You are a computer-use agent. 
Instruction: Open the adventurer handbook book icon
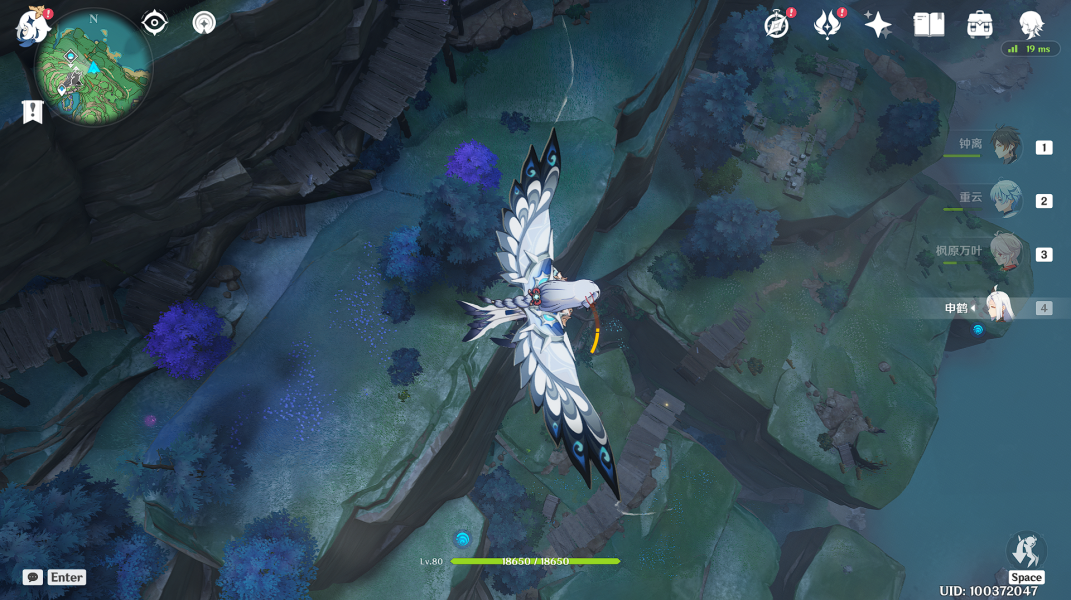pos(929,25)
